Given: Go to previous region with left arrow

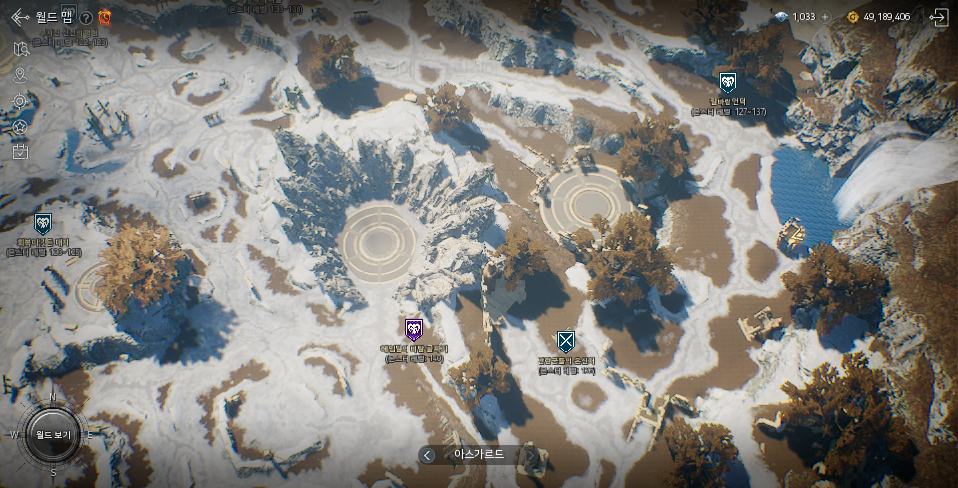Looking at the screenshot, I should tap(428, 455).
